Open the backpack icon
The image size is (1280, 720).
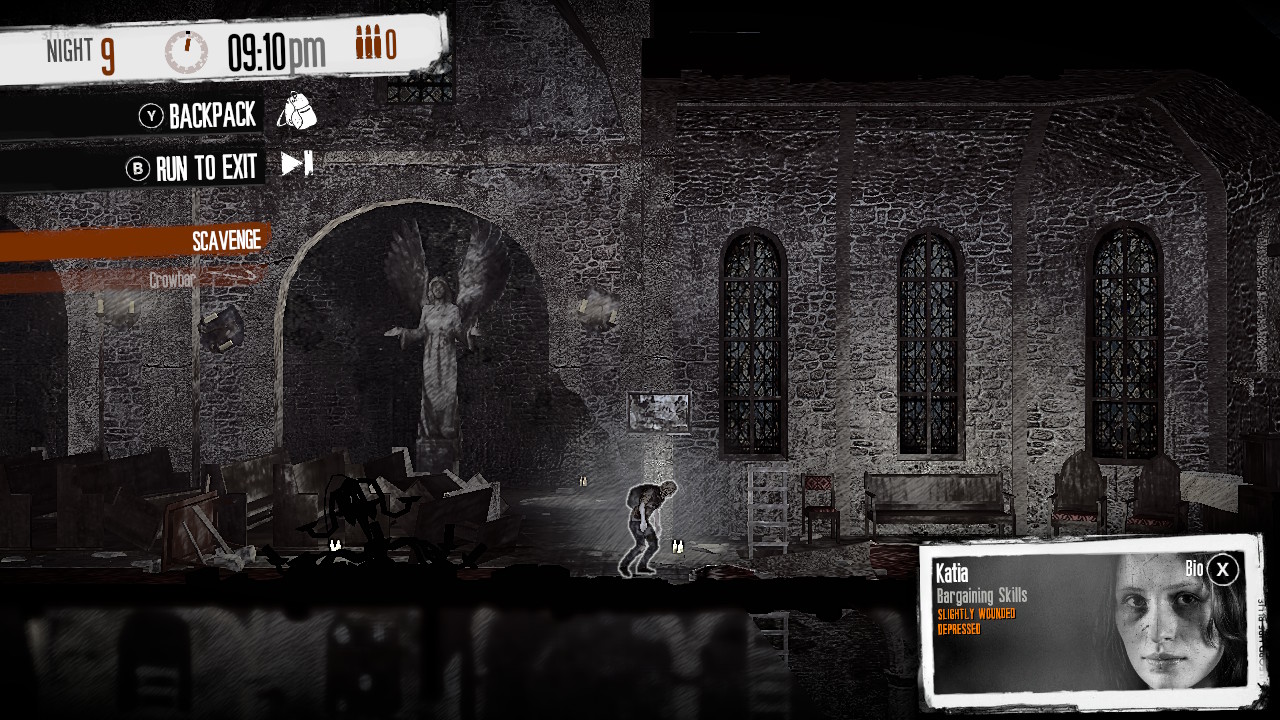(x=299, y=112)
